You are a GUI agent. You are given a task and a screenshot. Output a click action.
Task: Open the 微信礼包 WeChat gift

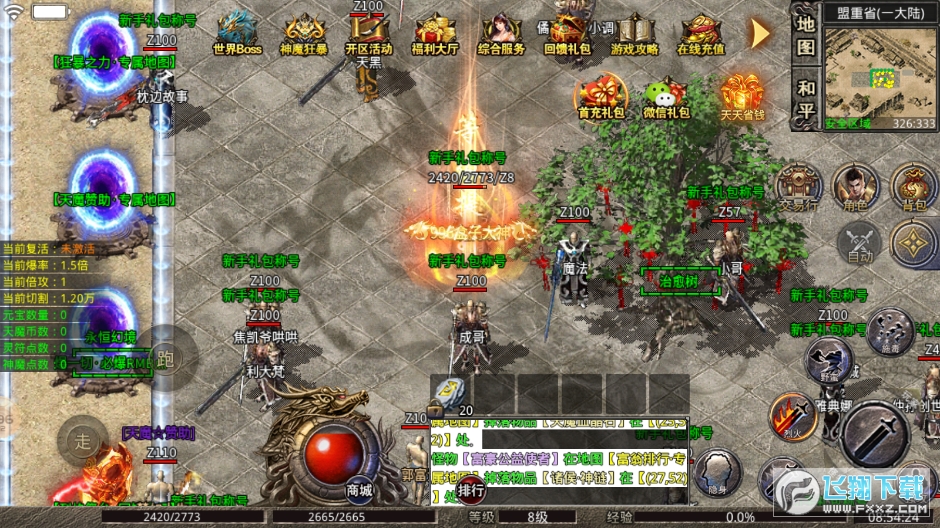point(665,97)
